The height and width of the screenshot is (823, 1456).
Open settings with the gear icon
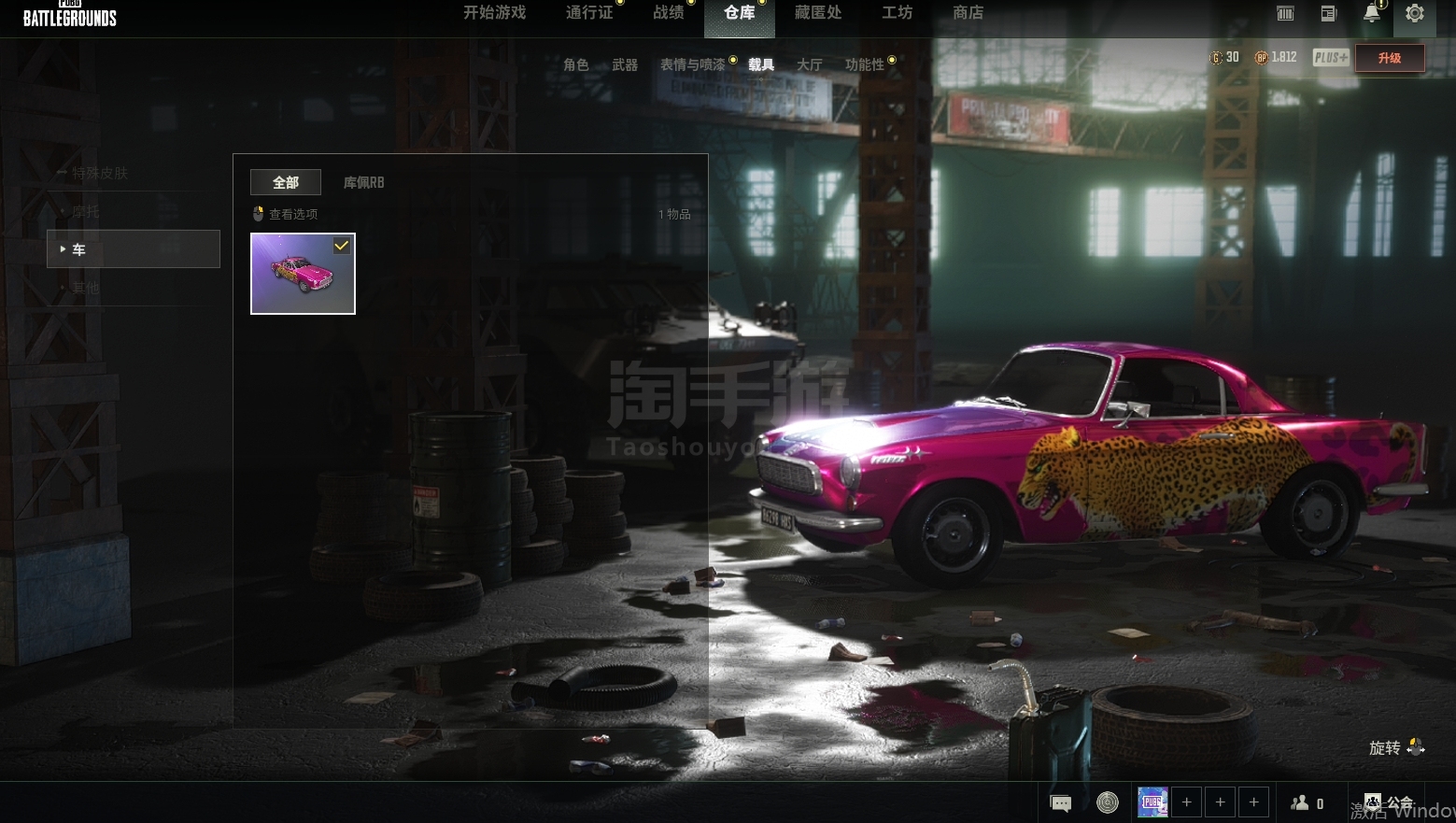click(1414, 14)
